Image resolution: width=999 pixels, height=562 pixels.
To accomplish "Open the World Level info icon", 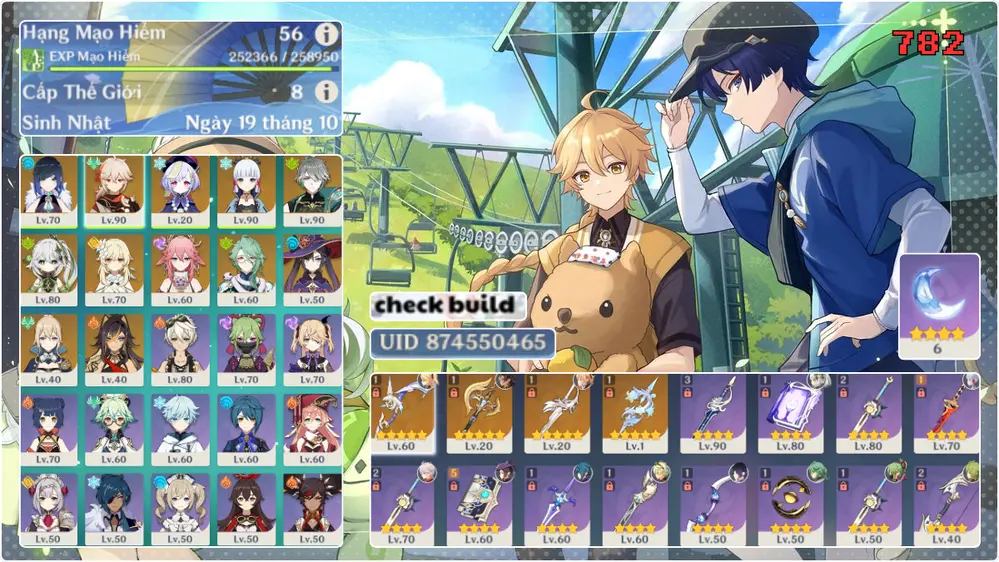I will click(326, 92).
